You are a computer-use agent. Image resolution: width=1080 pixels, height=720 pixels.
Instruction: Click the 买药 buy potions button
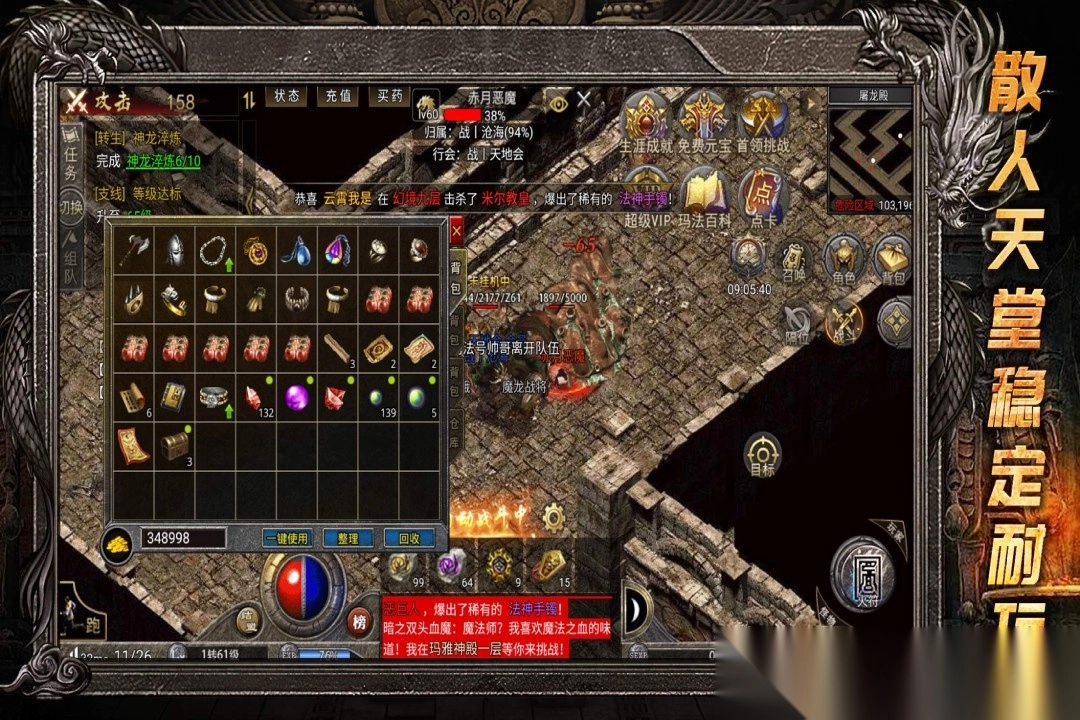390,96
